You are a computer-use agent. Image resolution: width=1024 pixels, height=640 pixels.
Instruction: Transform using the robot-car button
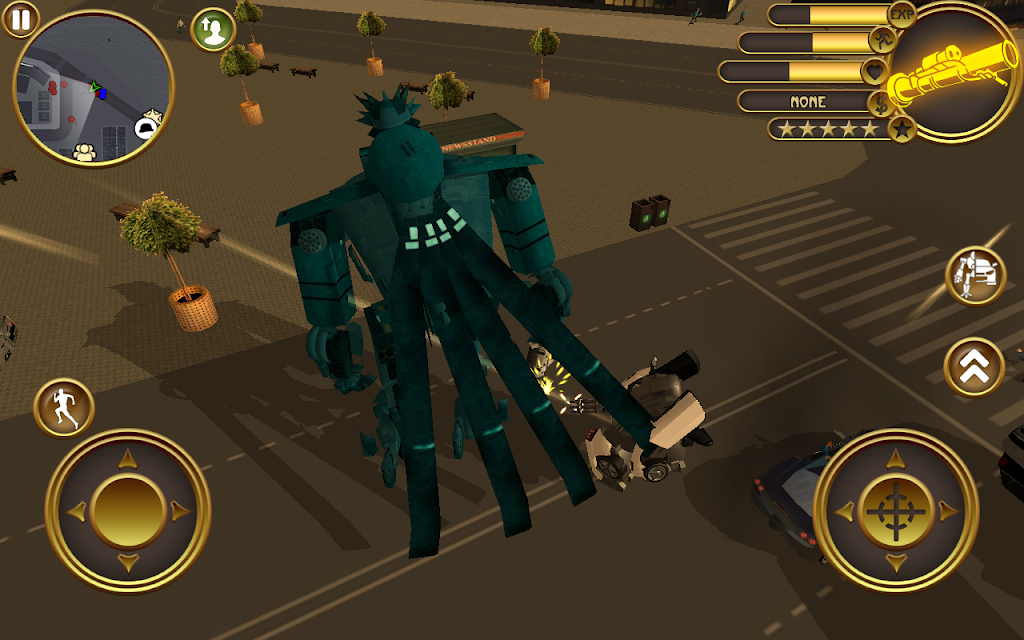[x=975, y=276]
